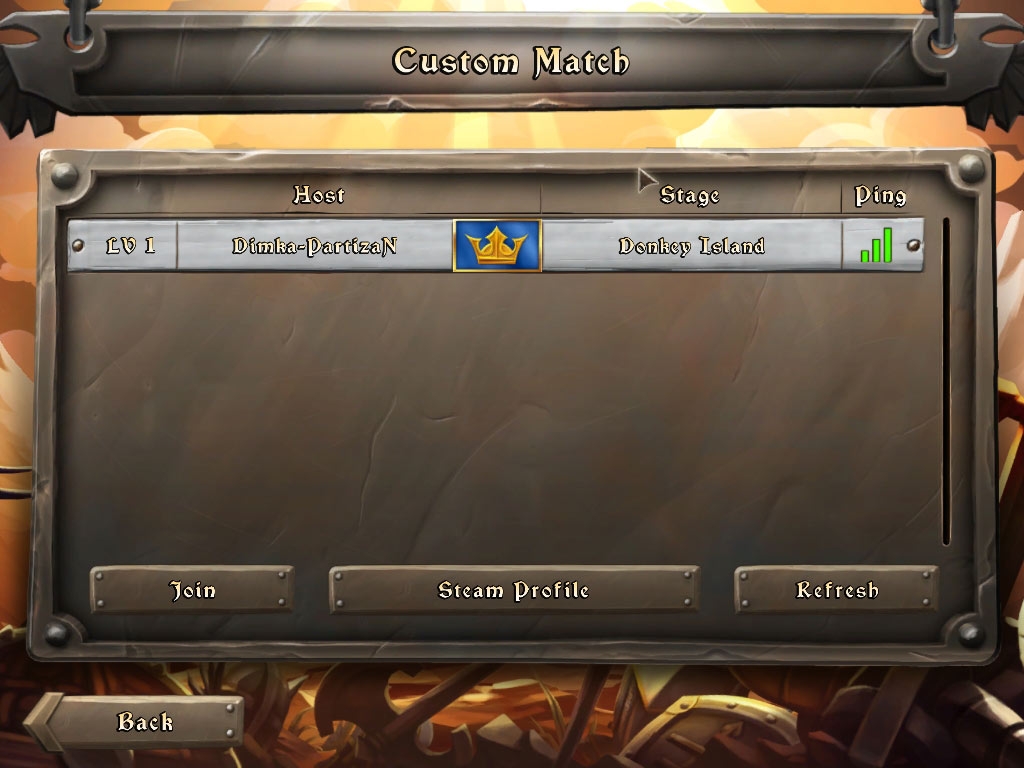1024x768 pixels.
Task: Click the gold crown emblem icon
Action: point(497,246)
